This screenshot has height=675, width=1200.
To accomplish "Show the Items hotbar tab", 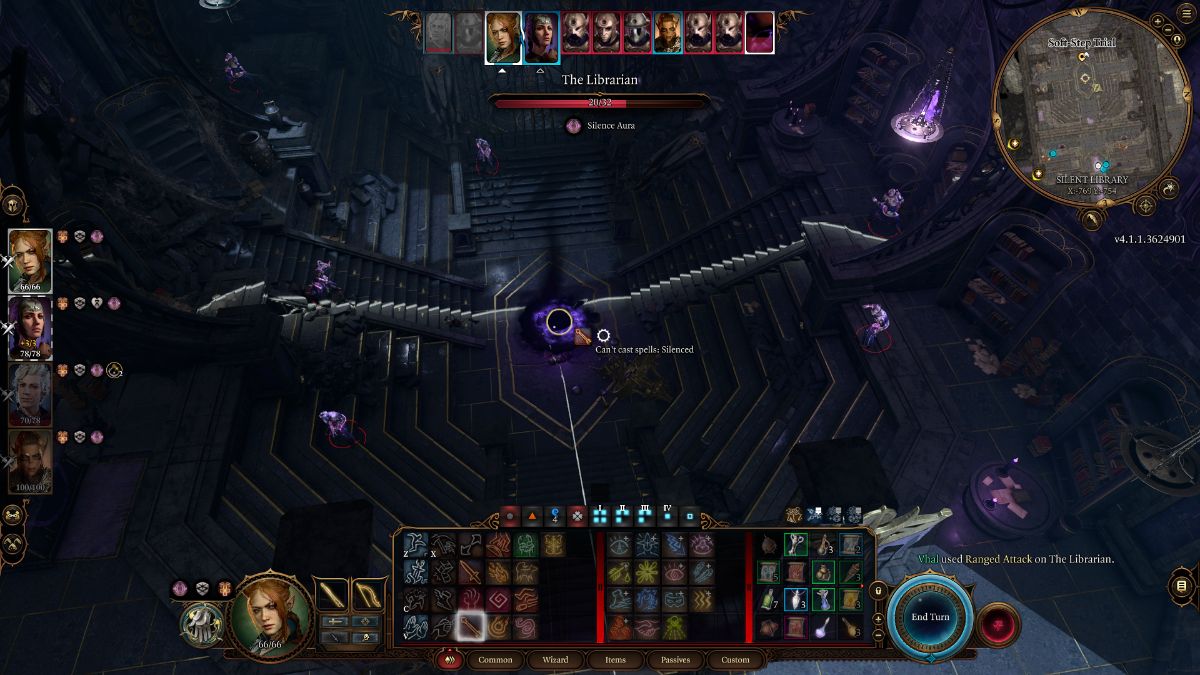I will tap(615, 660).
